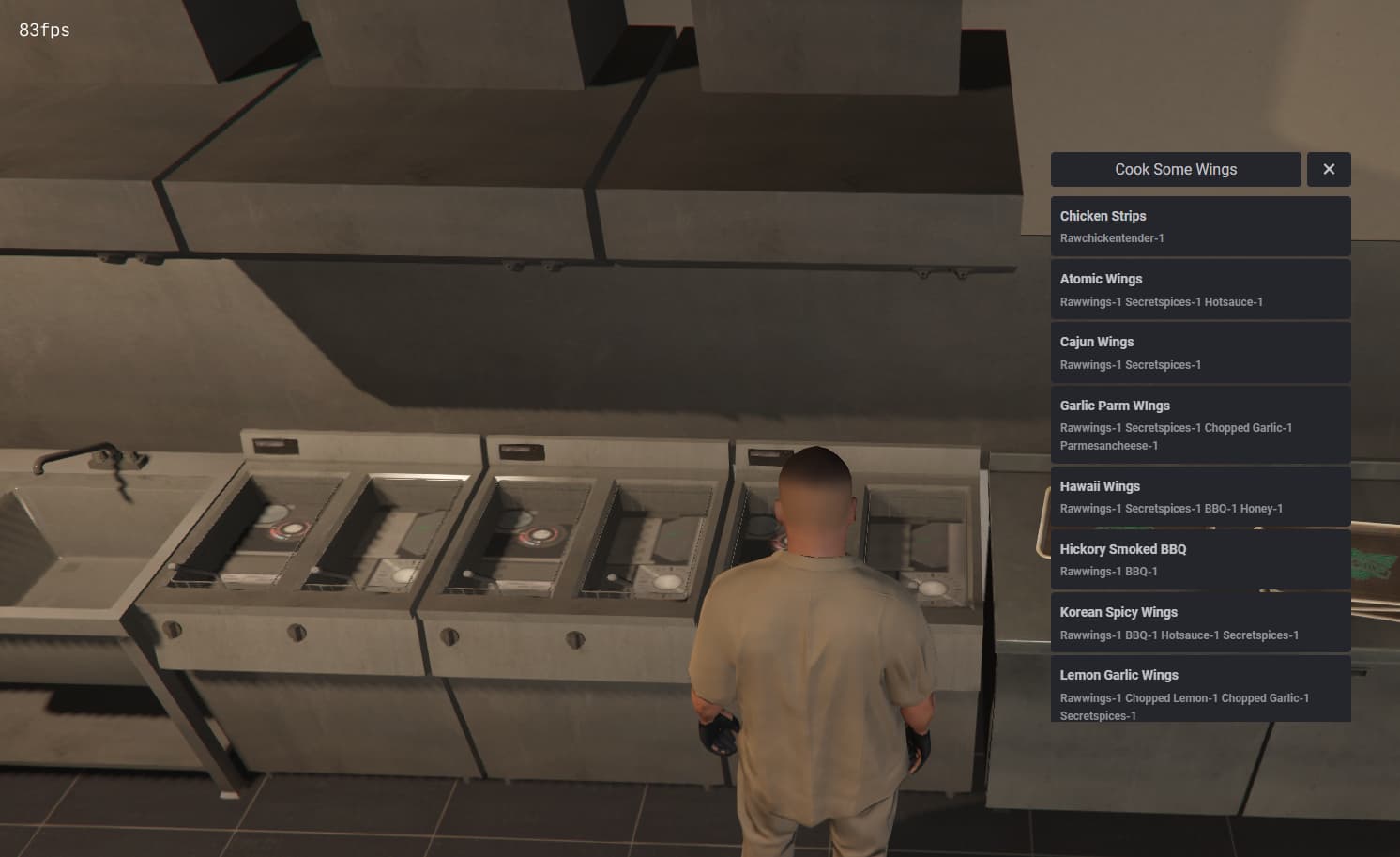Choose Atomic Wings from the cooking menu
1400x857 pixels.
click(x=1101, y=279)
